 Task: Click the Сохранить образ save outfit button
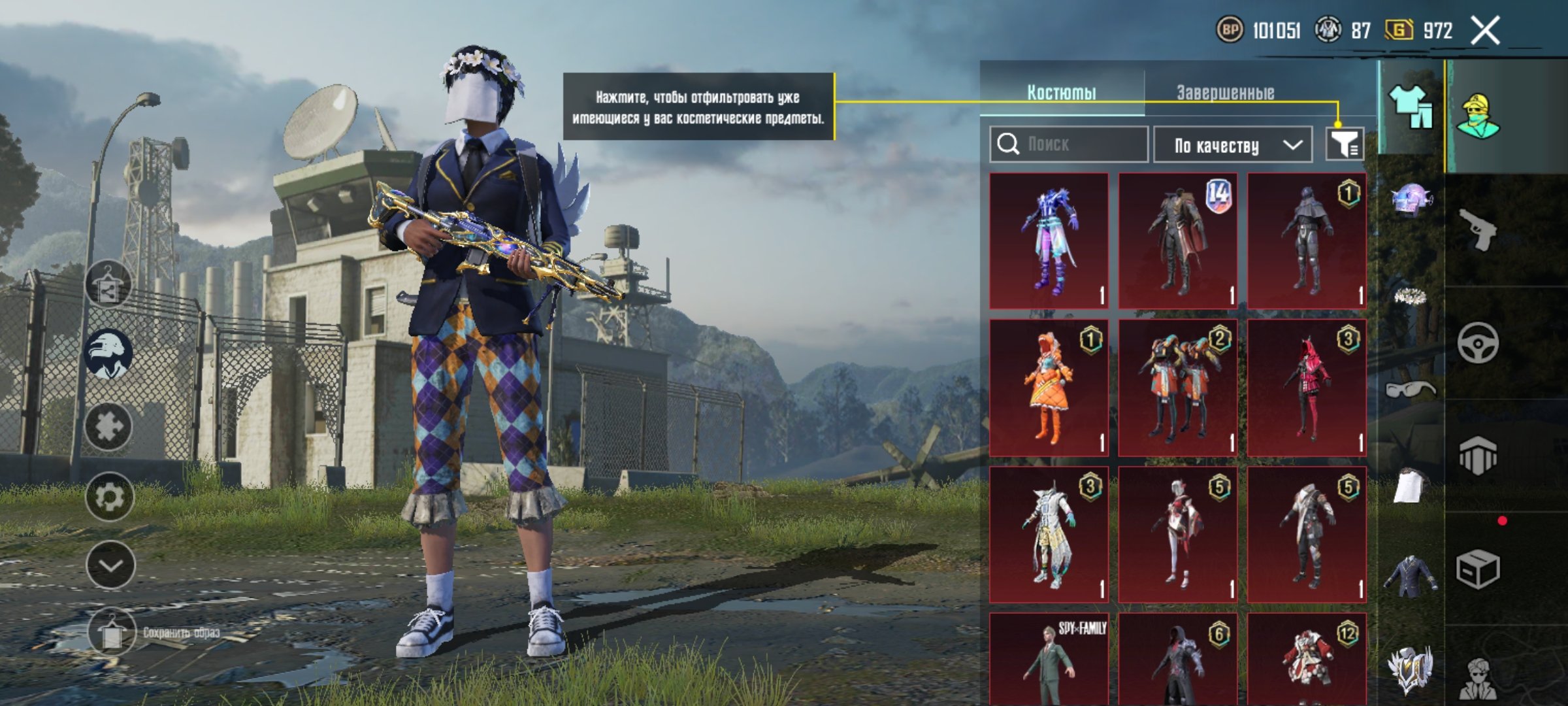[111, 632]
